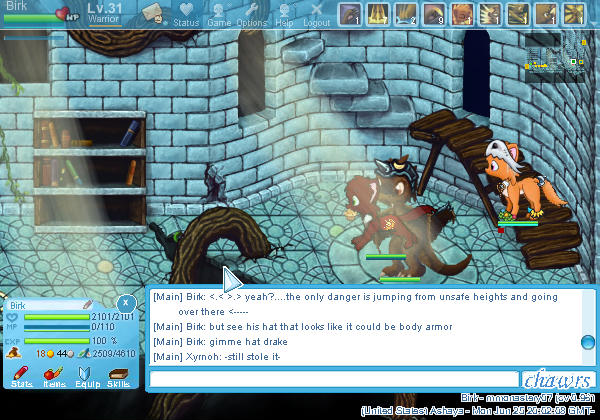Click the speech scroll icon beside the level
This screenshot has height=420, width=600.
[x=153, y=13]
